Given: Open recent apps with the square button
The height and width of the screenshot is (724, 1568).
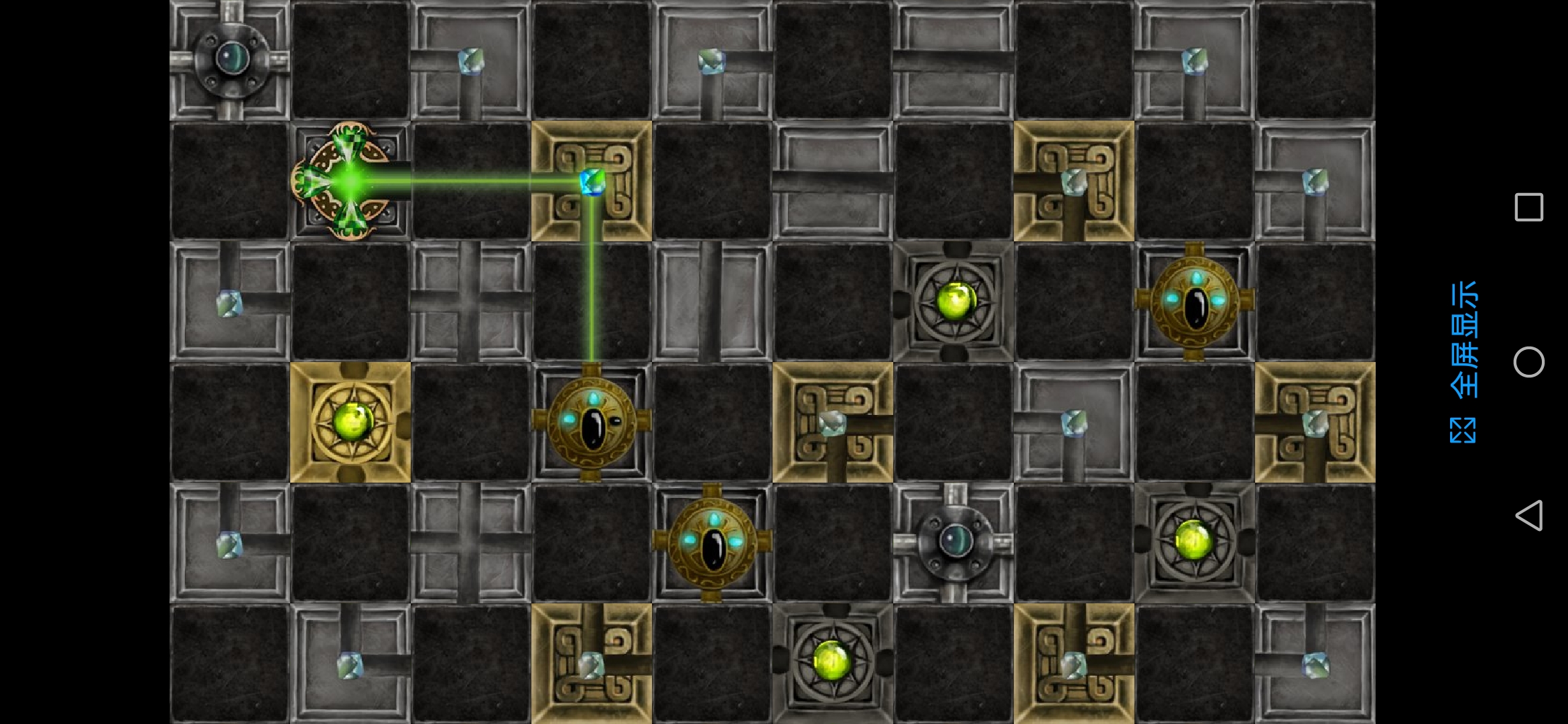Looking at the screenshot, I should (1528, 207).
